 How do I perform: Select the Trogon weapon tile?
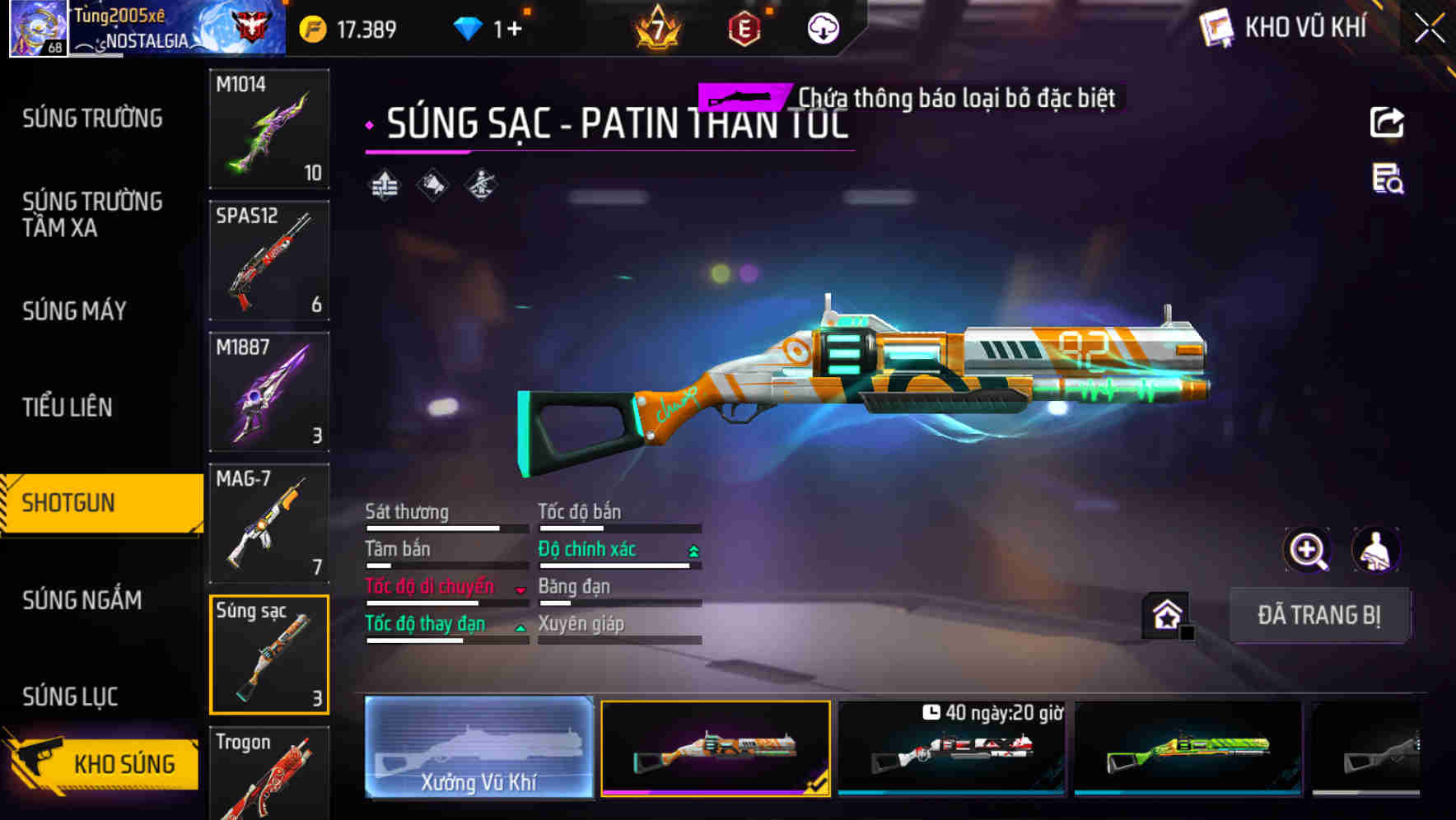(x=269, y=774)
